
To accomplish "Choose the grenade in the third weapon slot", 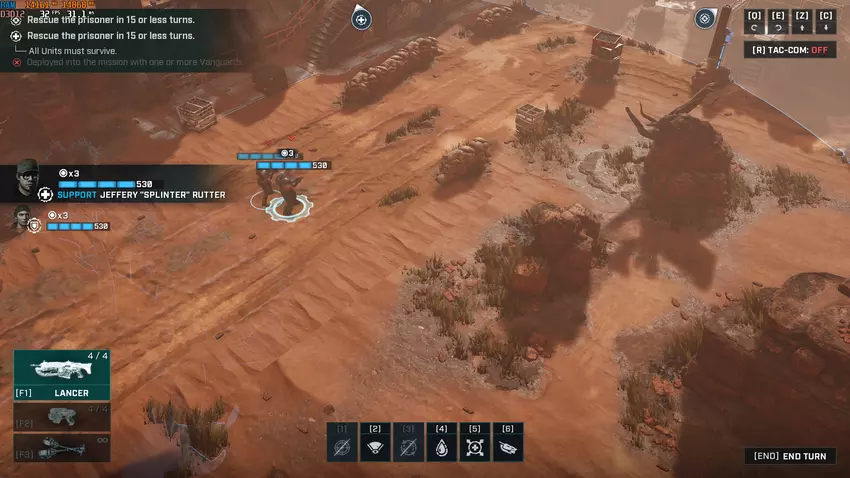I will pyautogui.click(x=62, y=448).
